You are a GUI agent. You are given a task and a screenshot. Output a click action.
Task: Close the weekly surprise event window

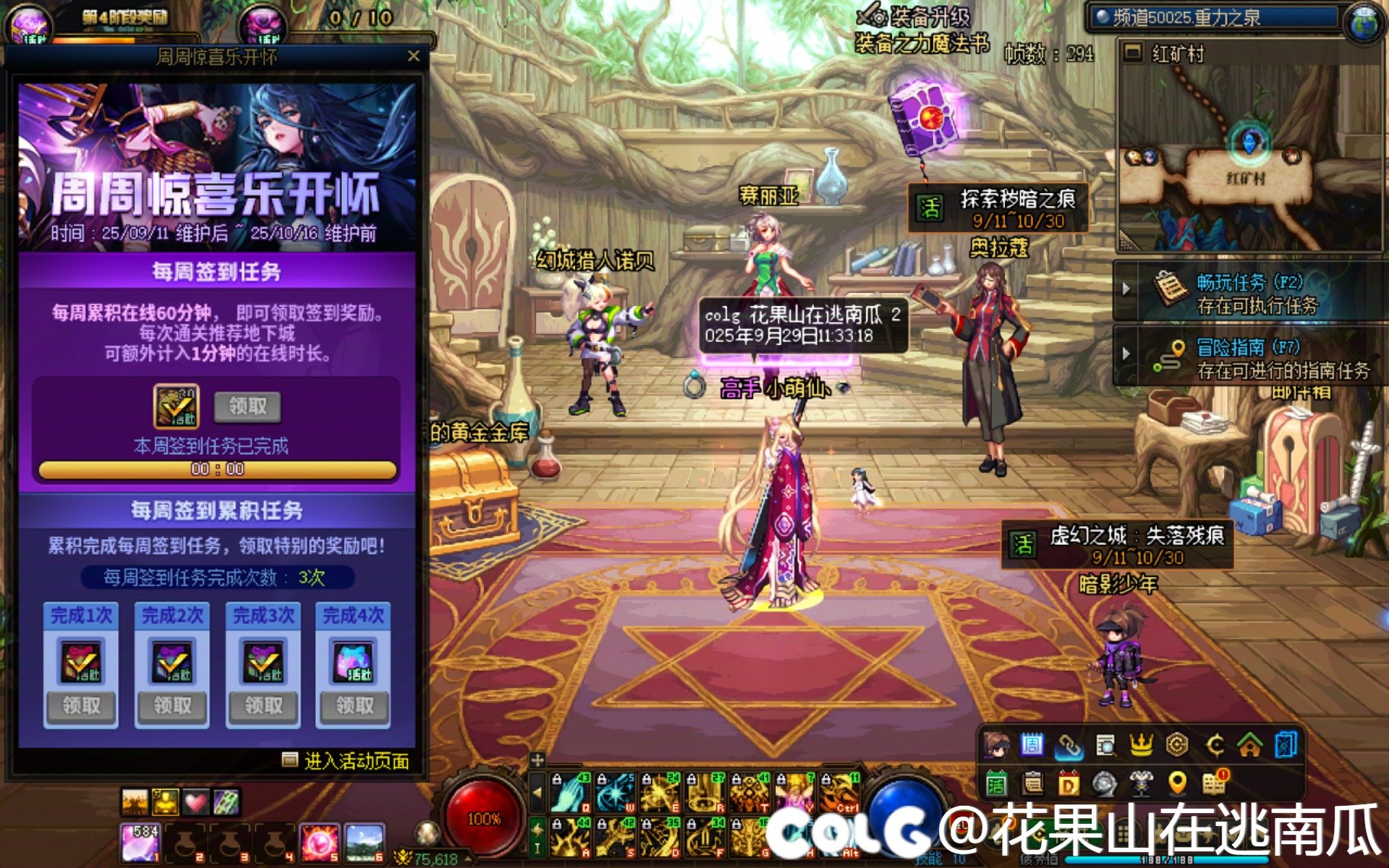pos(413,56)
